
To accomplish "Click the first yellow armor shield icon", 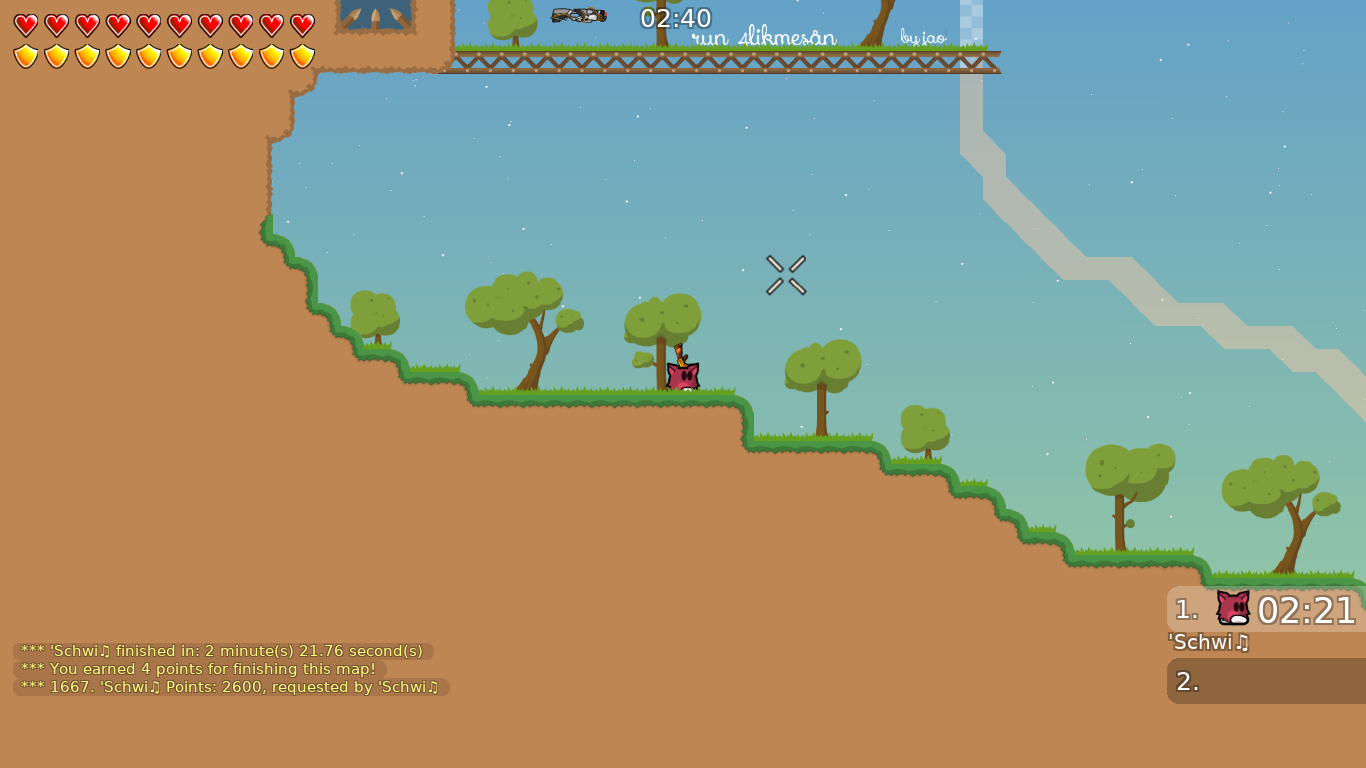I will [x=27, y=55].
